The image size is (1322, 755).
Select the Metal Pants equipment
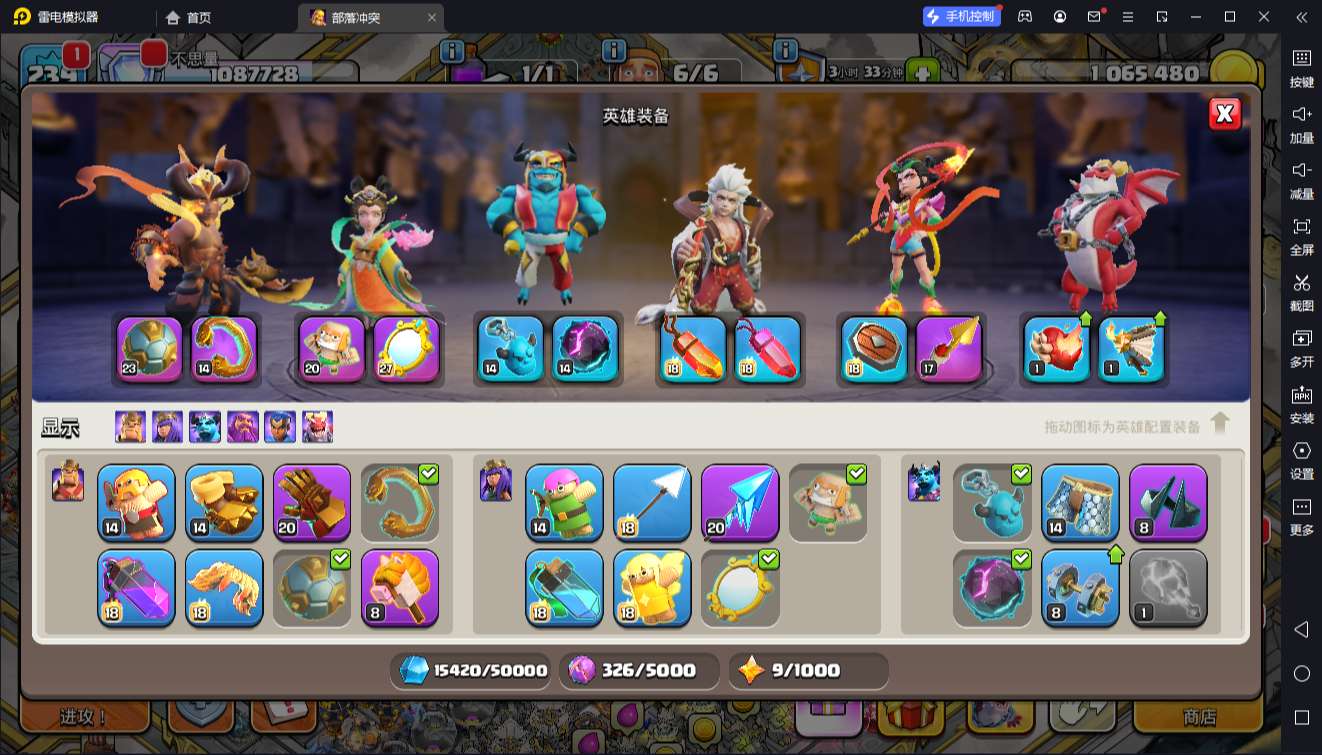1080,503
